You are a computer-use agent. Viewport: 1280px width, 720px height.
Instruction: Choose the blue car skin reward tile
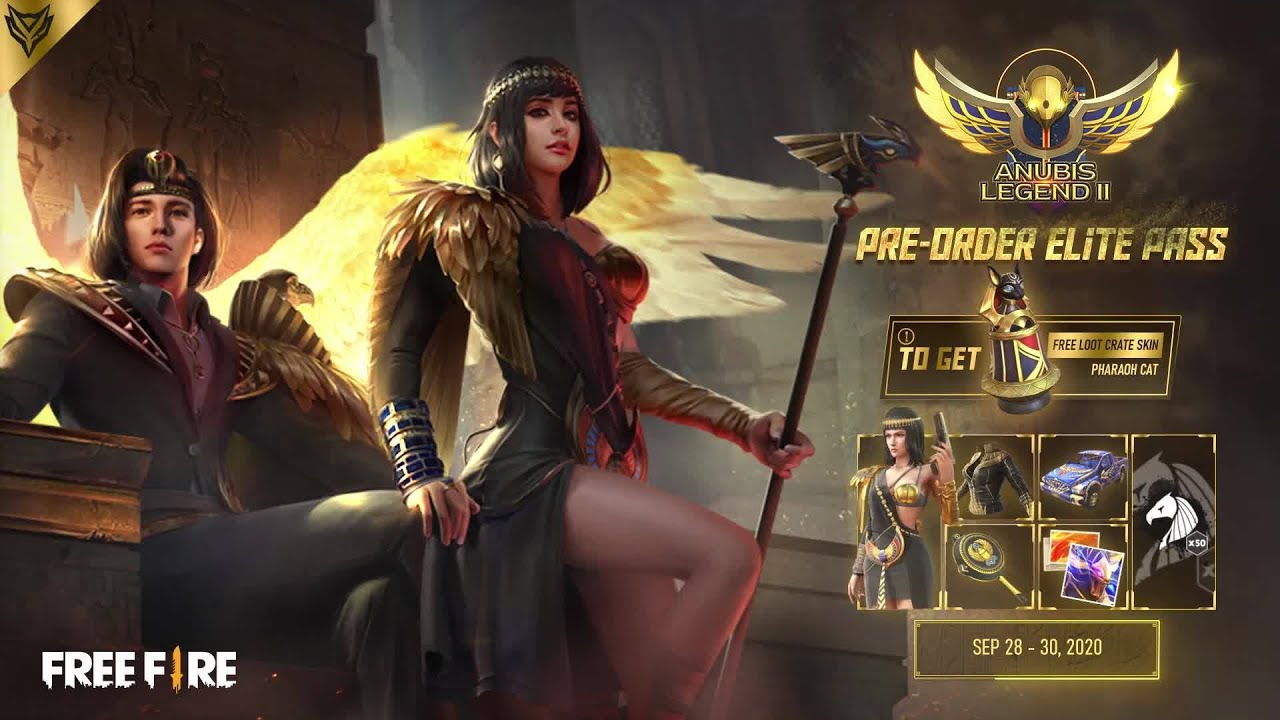1082,478
